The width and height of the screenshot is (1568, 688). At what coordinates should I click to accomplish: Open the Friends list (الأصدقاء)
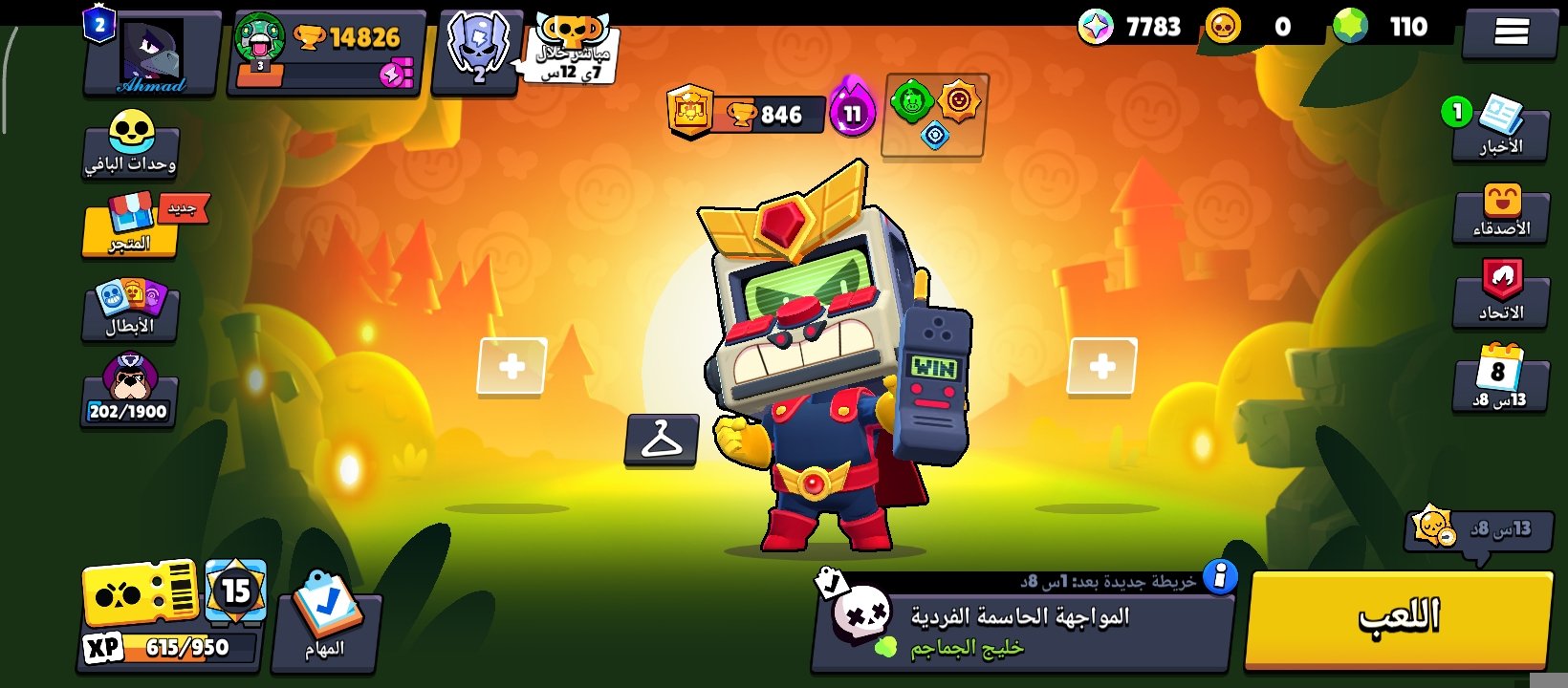(x=1502, y=215)
